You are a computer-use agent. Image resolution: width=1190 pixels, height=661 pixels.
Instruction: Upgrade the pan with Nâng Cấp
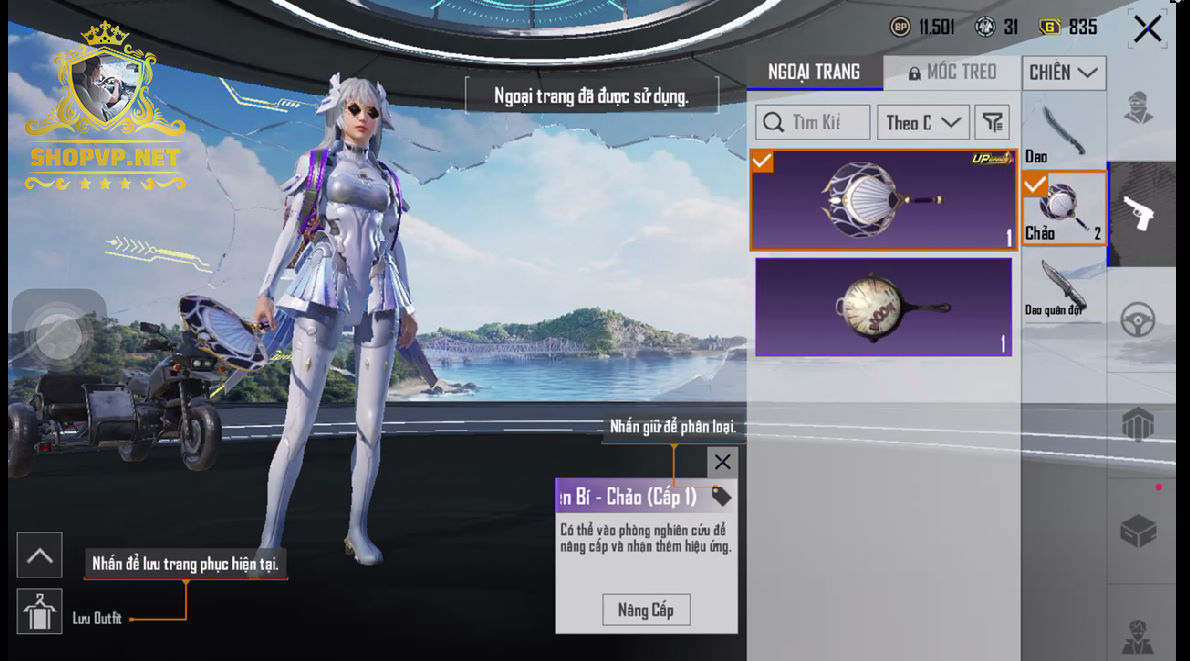[645, 610]
